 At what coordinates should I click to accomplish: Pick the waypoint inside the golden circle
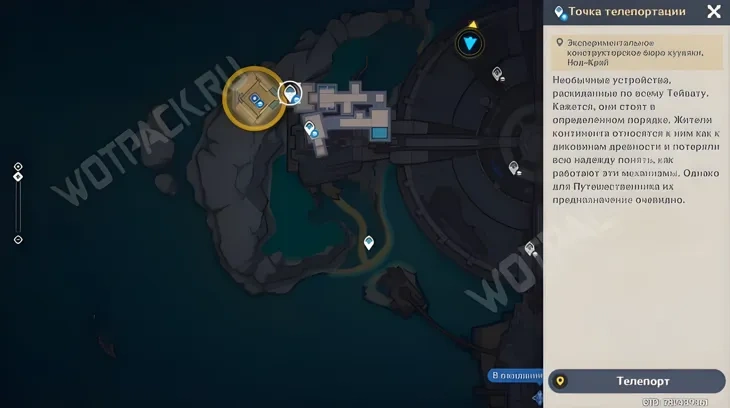pyautogui.click(x=256, y=98)
